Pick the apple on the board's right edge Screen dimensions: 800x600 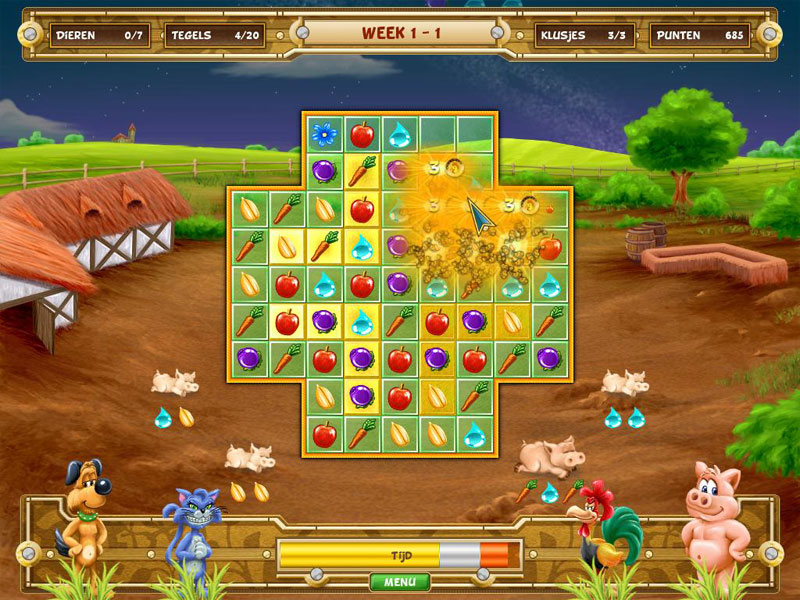(550, 246)
